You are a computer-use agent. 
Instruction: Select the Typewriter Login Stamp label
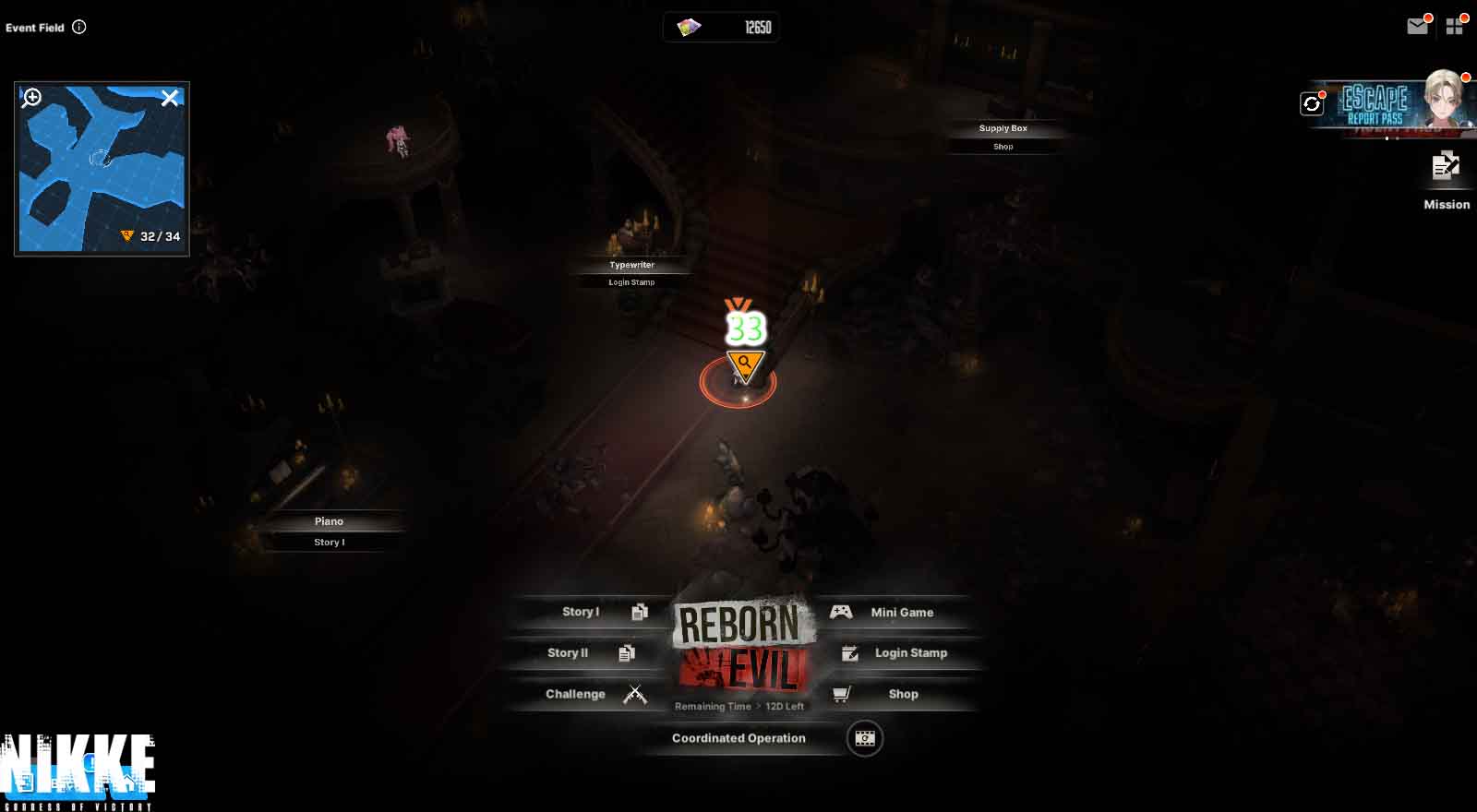(x=632, y=273)
